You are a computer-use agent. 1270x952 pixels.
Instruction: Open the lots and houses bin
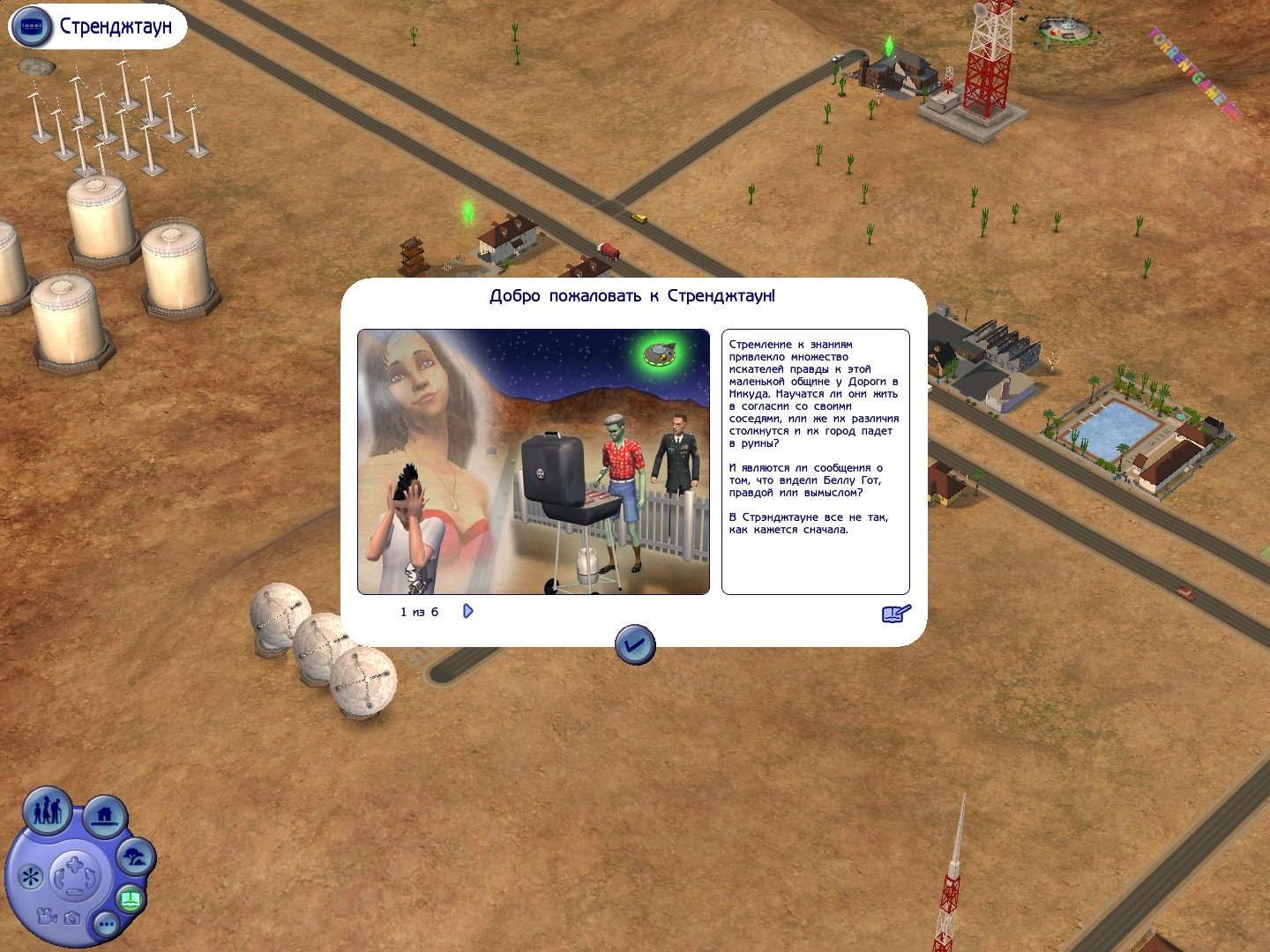click(x=105, y=815)
